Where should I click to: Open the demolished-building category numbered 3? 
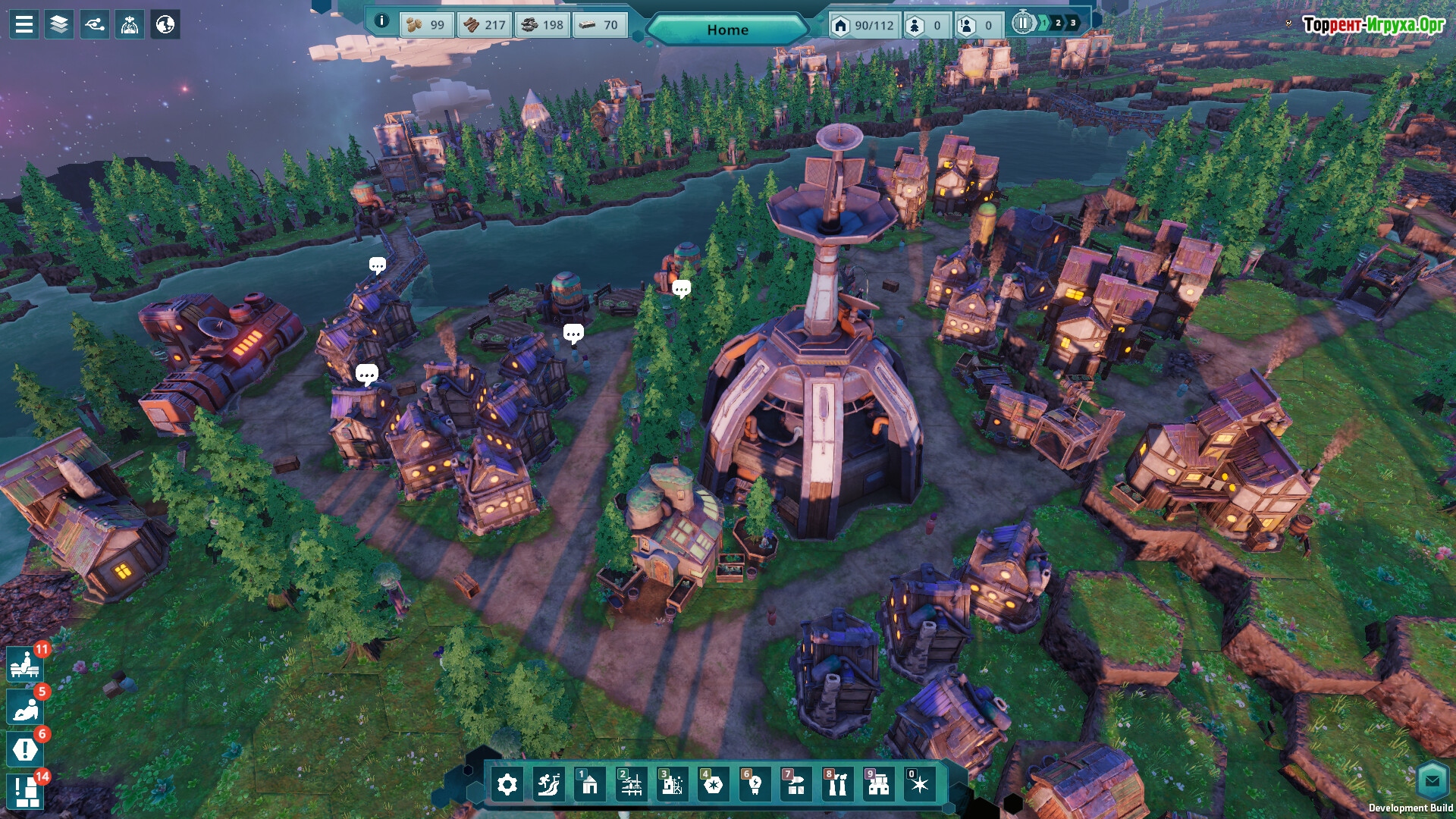[x=672, y=785]
